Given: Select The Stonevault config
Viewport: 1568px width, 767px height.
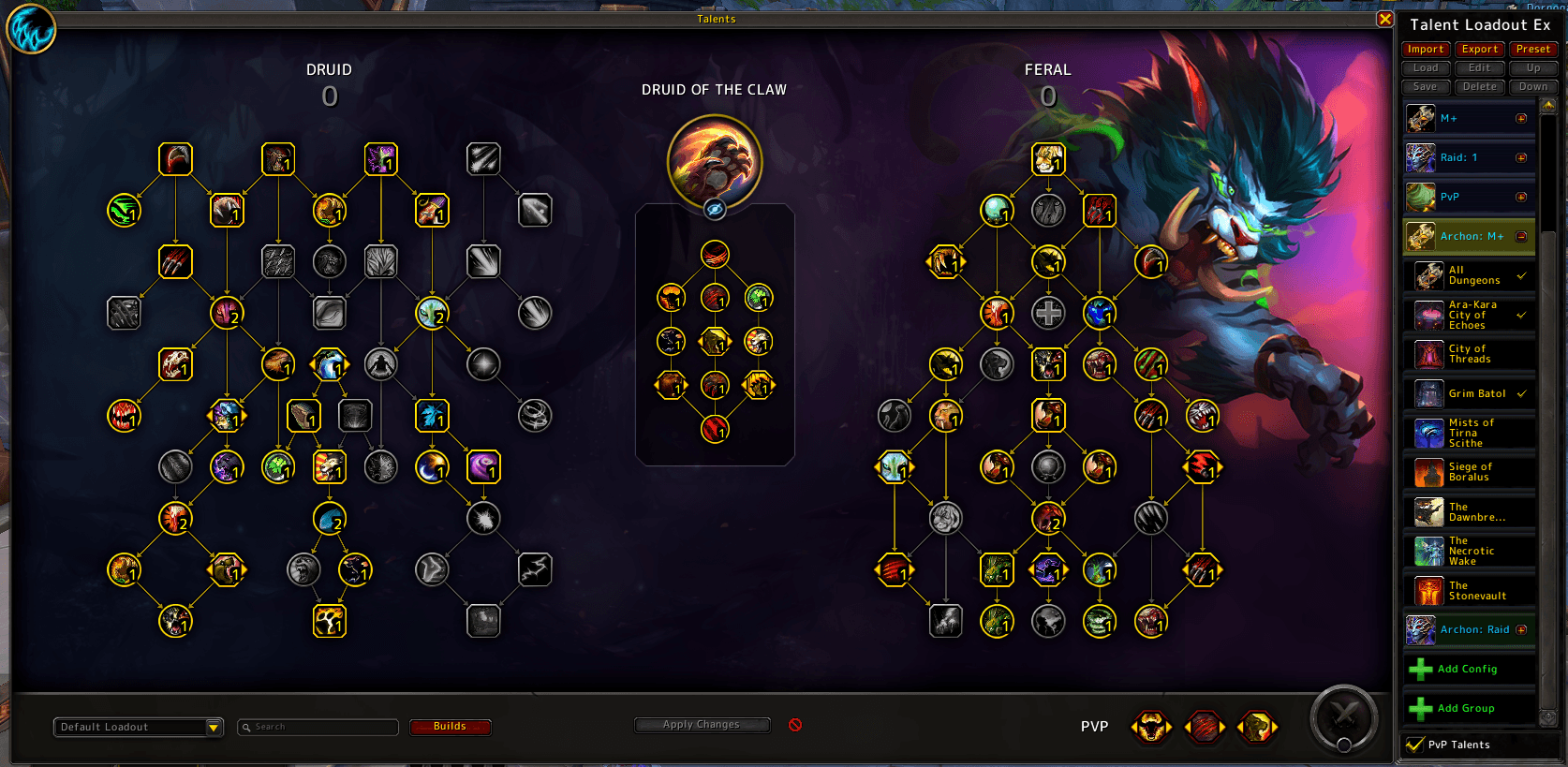Looking at the screenshot, I should 1477,591.
